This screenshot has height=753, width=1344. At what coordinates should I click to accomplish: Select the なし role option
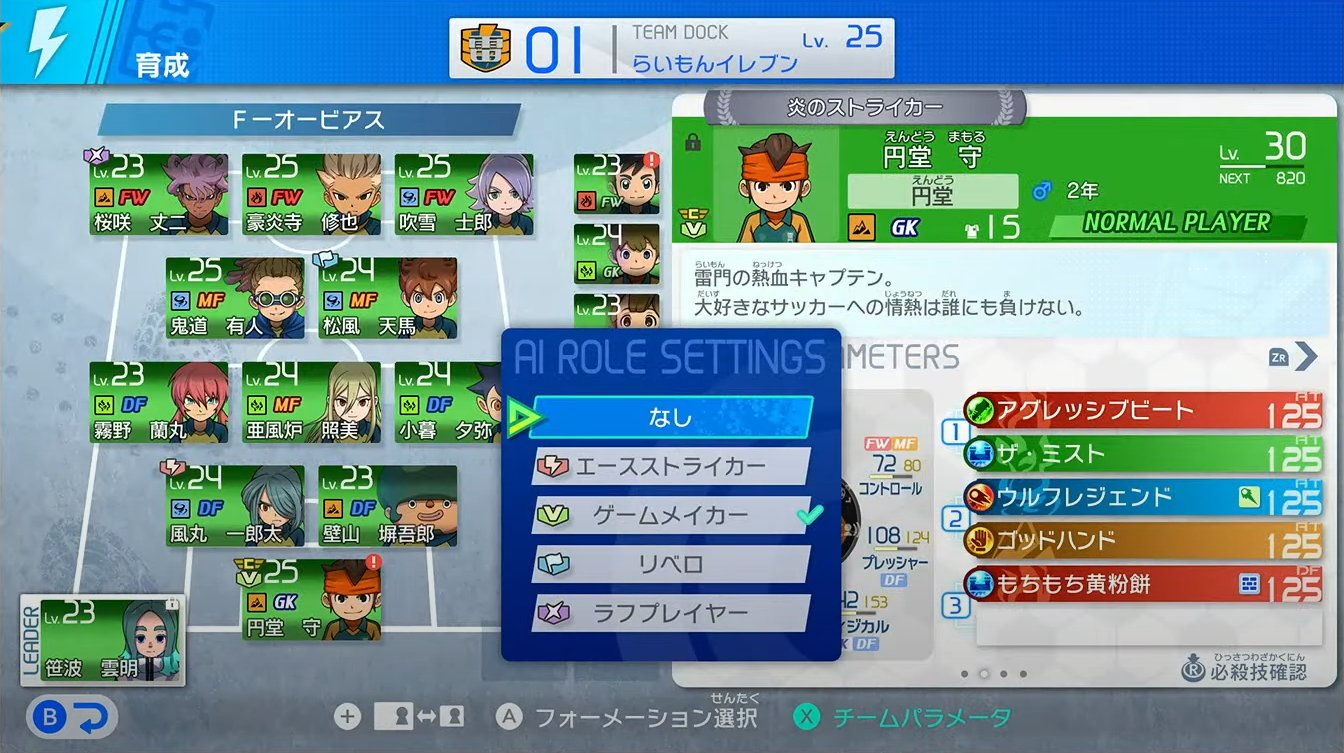(670, 417)
